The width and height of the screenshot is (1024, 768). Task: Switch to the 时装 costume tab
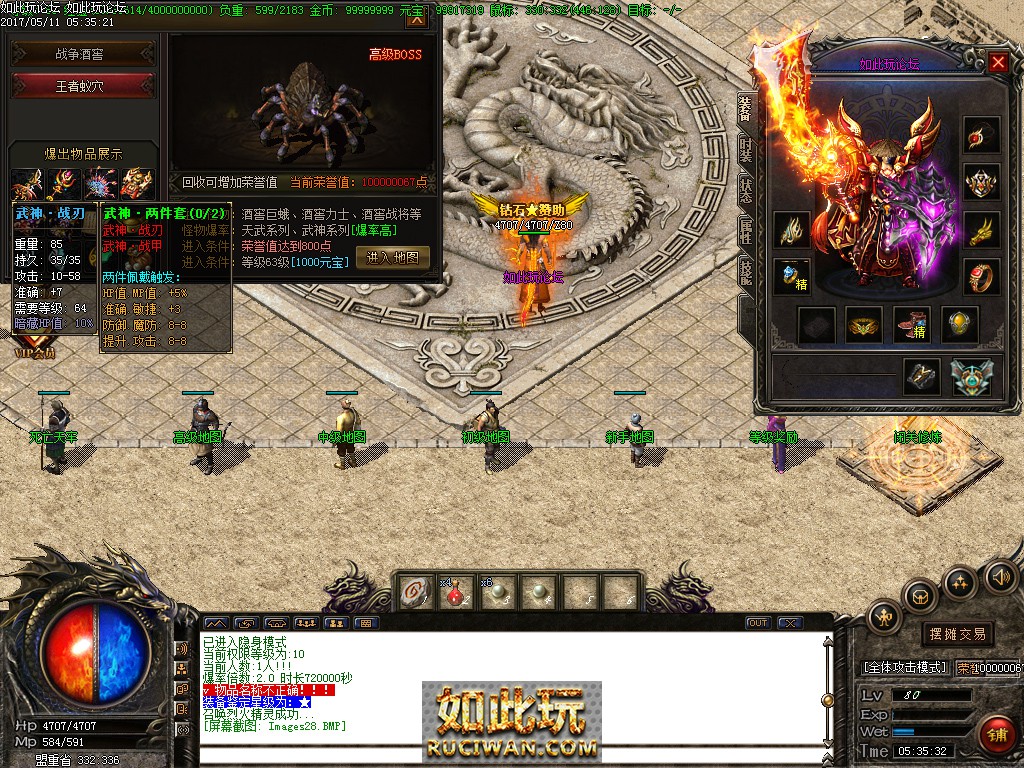tap(745, 150)
